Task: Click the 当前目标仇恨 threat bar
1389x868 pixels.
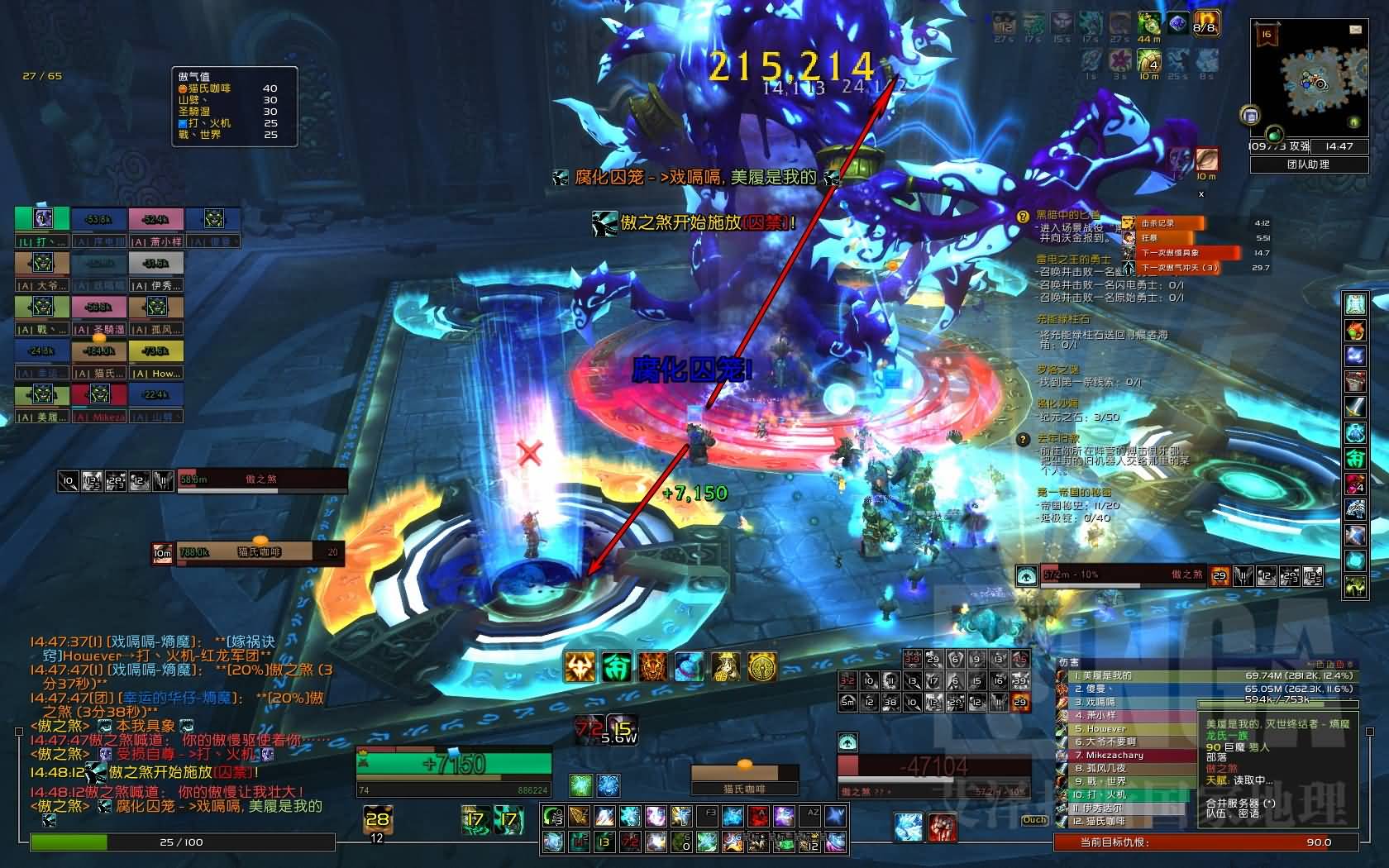Action: click(x=1205, y=842)
